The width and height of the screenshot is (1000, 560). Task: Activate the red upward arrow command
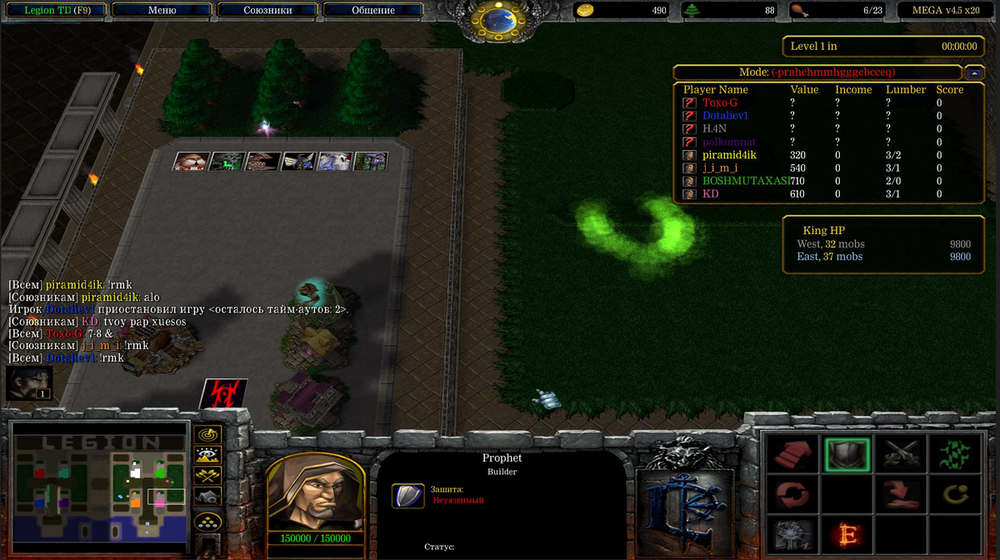click(x=790, y=455)
